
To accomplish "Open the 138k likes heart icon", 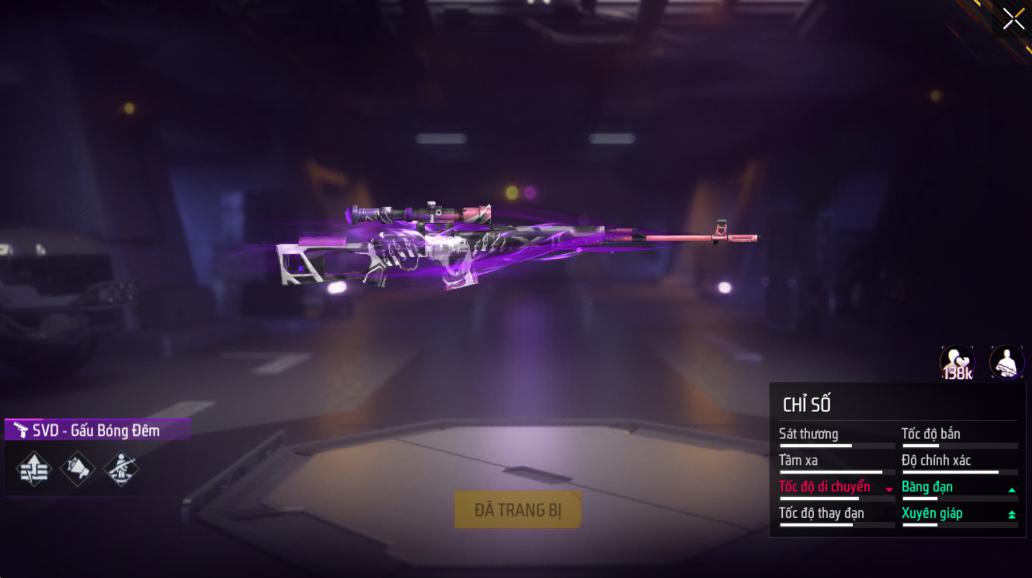I will click(957, 362).
